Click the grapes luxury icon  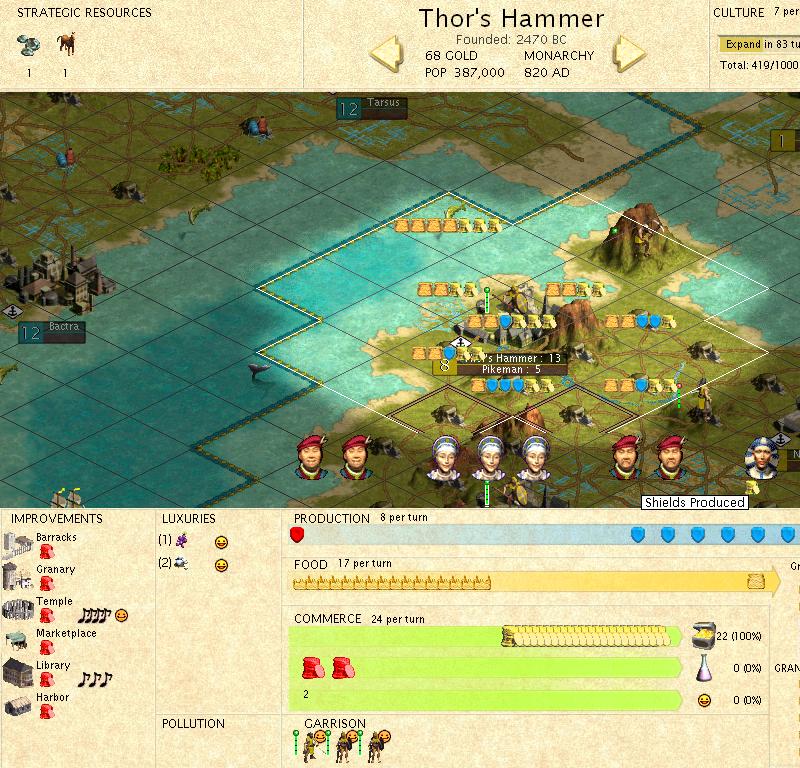click(181, 540)
